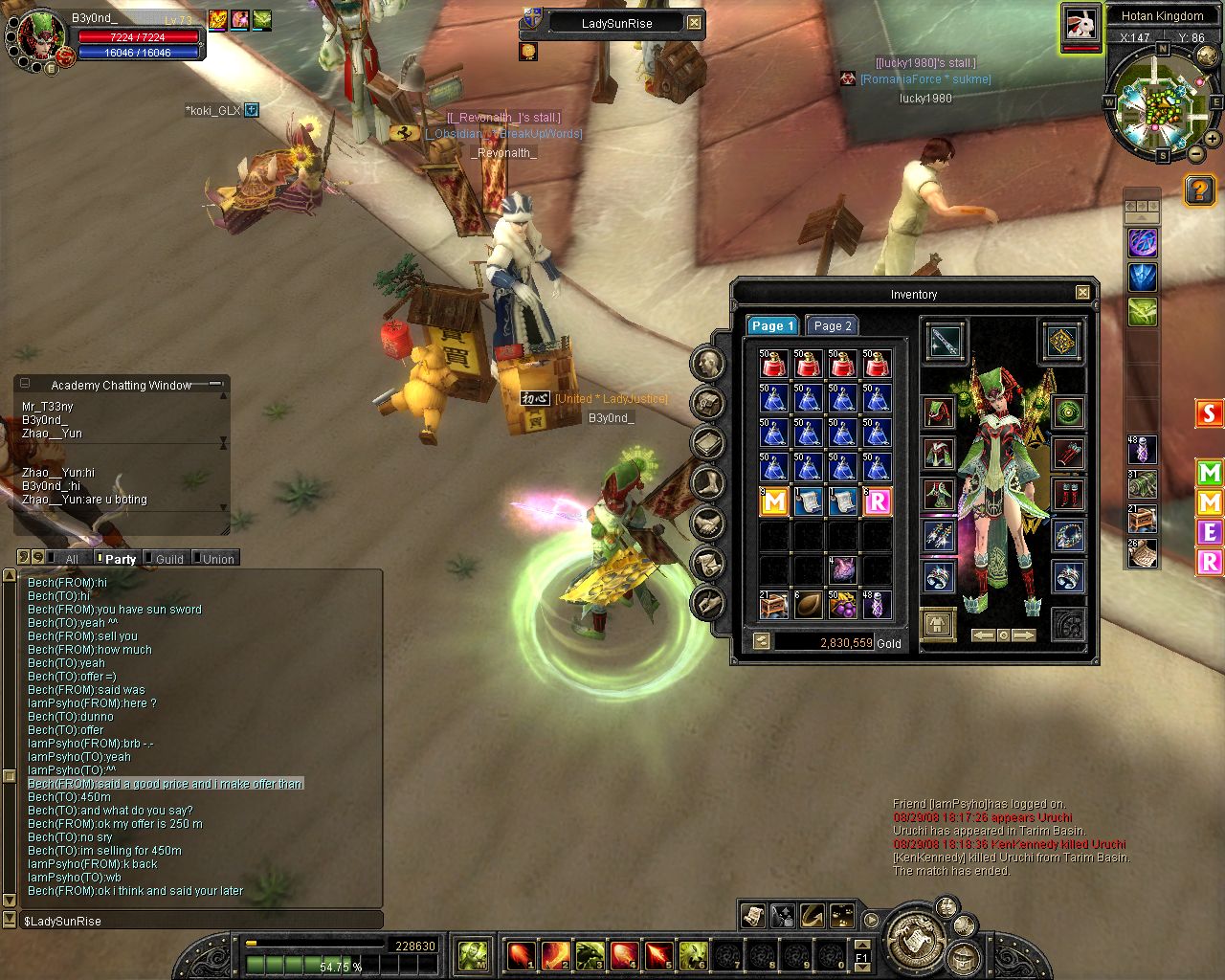Select the pink R item in the inventory grid

pyautogui.click(x=878, y=501)
